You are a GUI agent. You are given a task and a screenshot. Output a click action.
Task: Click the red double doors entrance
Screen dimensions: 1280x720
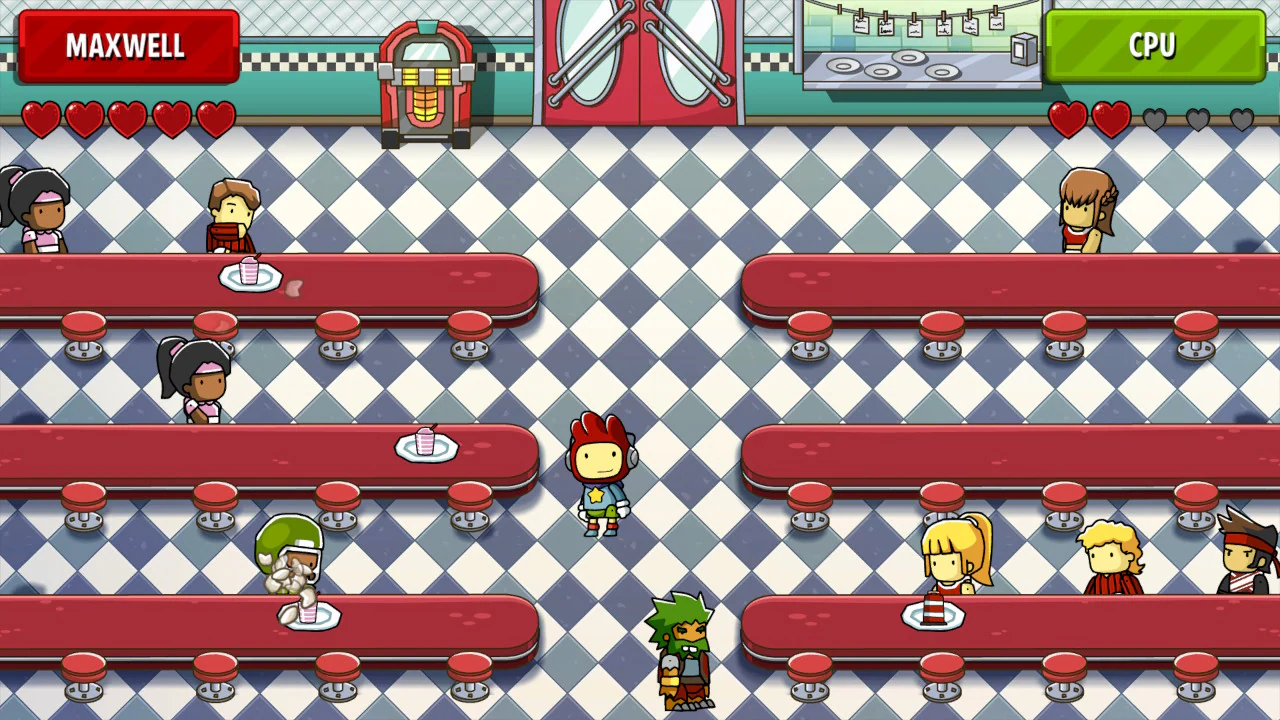640,55
